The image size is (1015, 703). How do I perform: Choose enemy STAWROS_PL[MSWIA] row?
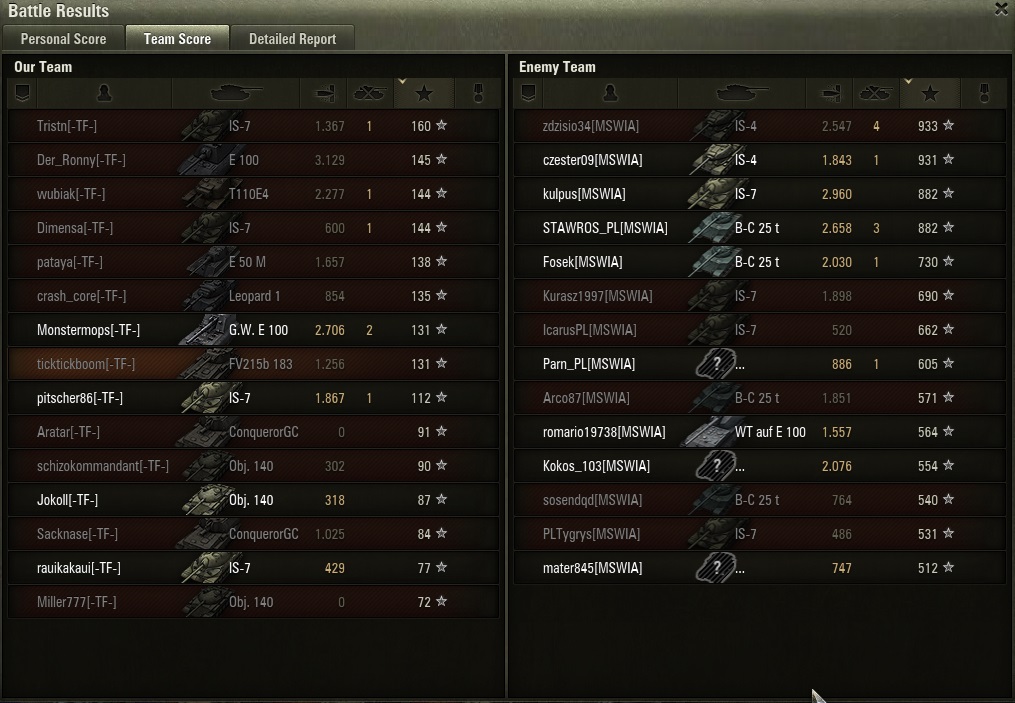[605, 228]
